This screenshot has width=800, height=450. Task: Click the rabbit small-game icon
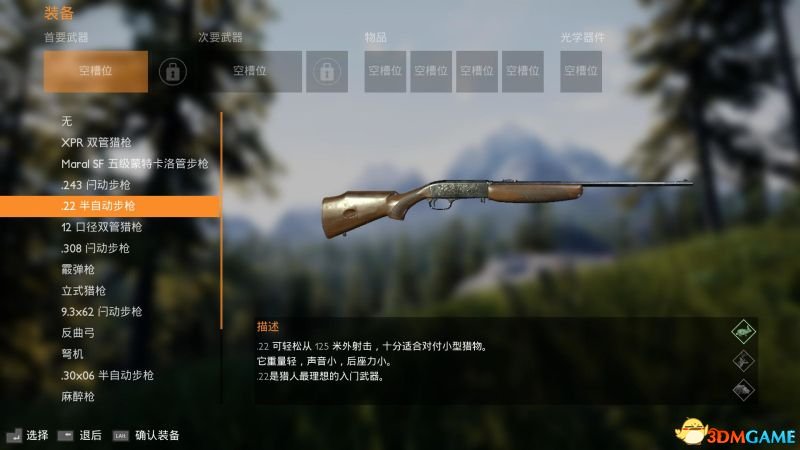[x=742, y=330]
